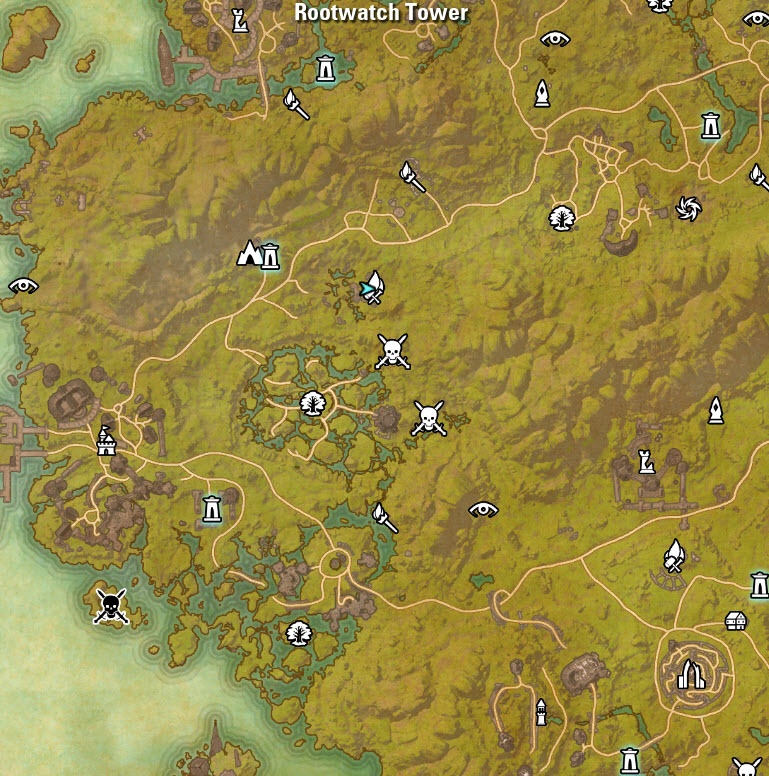Select the rook marker beside Rootwatch Tower label

pos(240,19)
